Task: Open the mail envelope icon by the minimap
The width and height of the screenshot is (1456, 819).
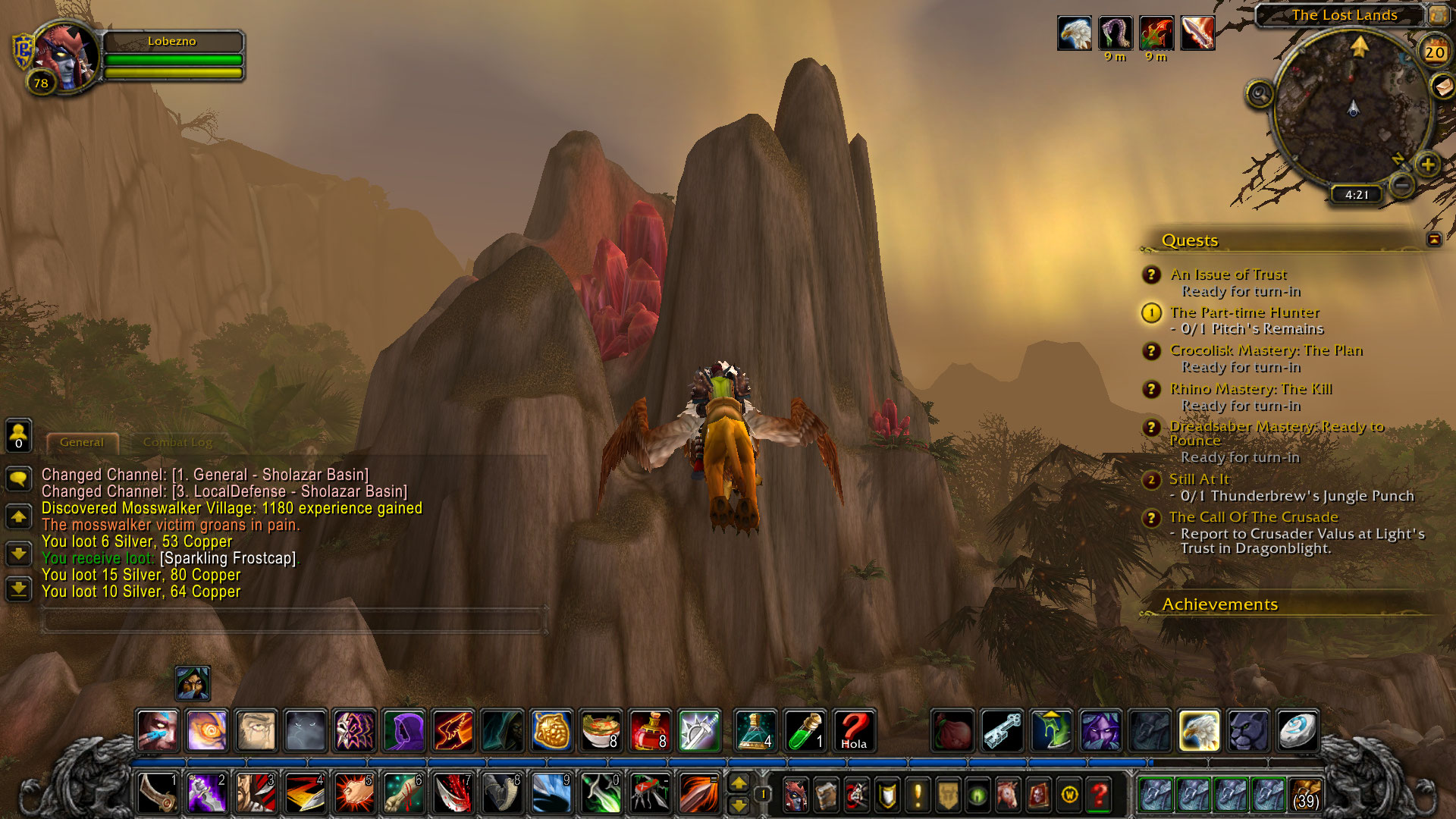Action: [x=1442, y=86]
